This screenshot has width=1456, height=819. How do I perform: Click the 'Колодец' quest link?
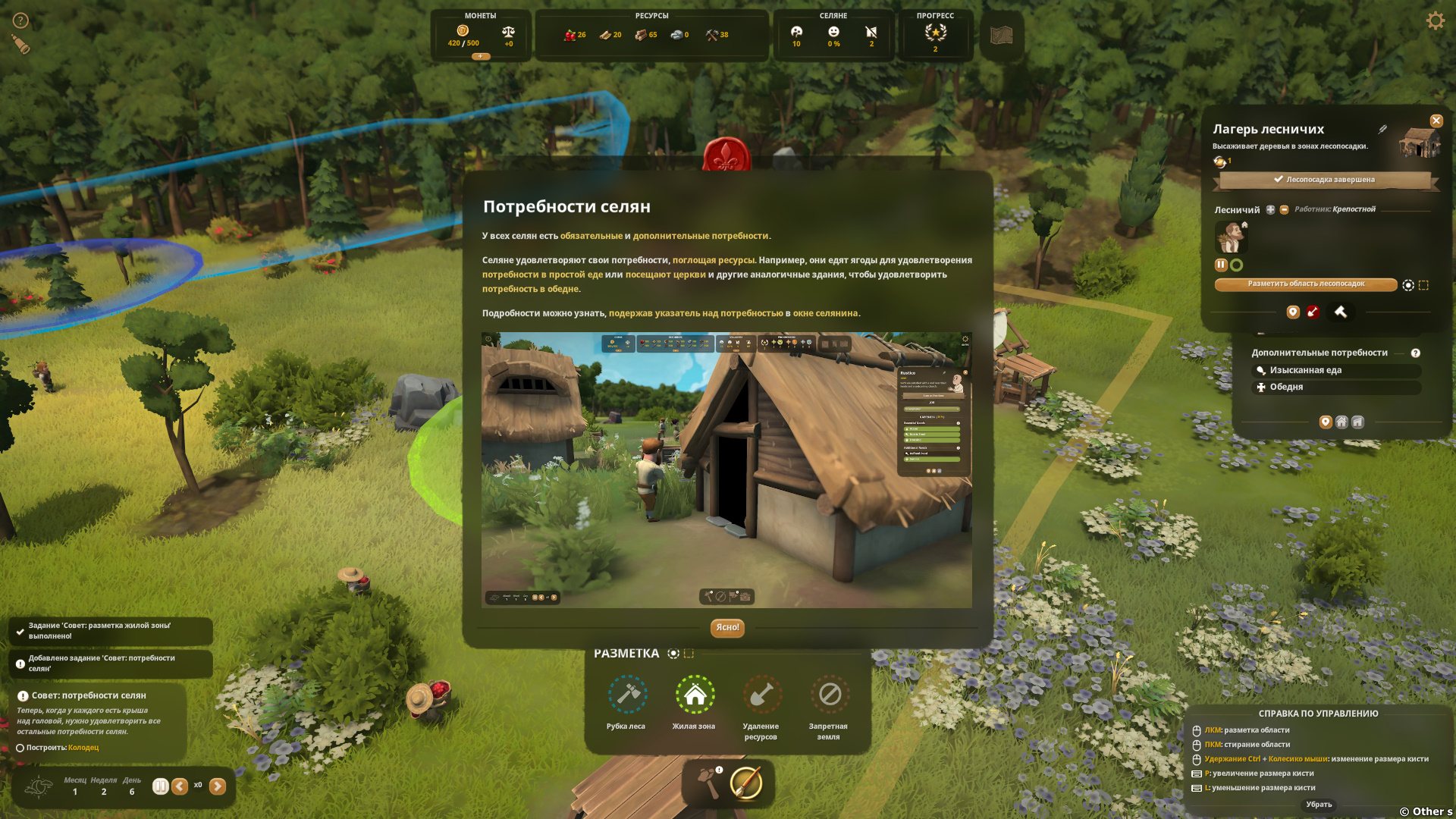tap(83, 748)
